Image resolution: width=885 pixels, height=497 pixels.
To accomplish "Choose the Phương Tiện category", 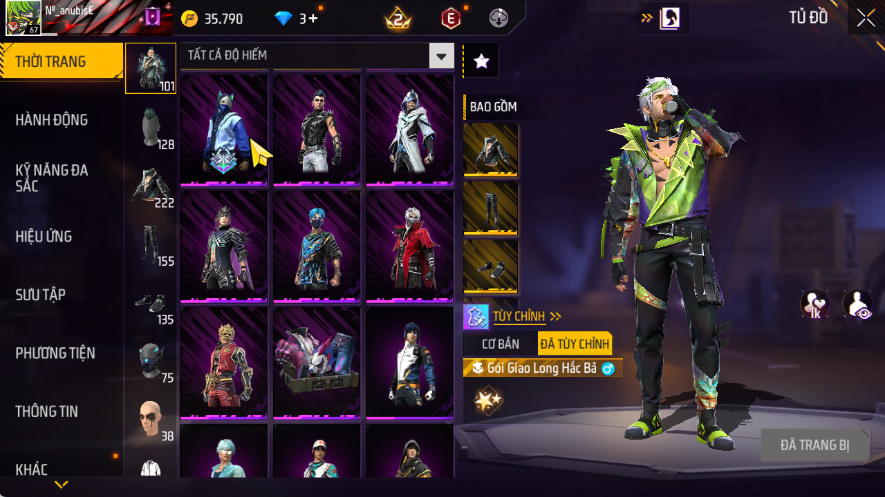I will click(55, 353).
